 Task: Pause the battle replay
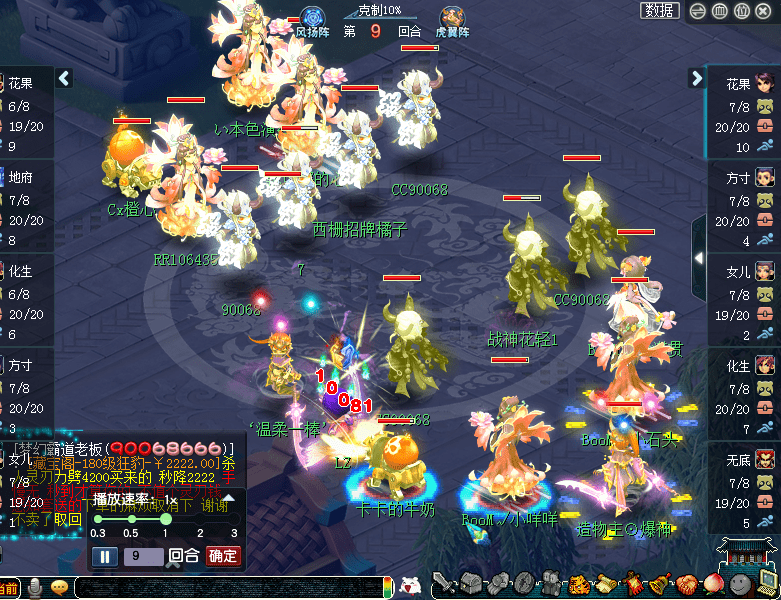point(105,556)
